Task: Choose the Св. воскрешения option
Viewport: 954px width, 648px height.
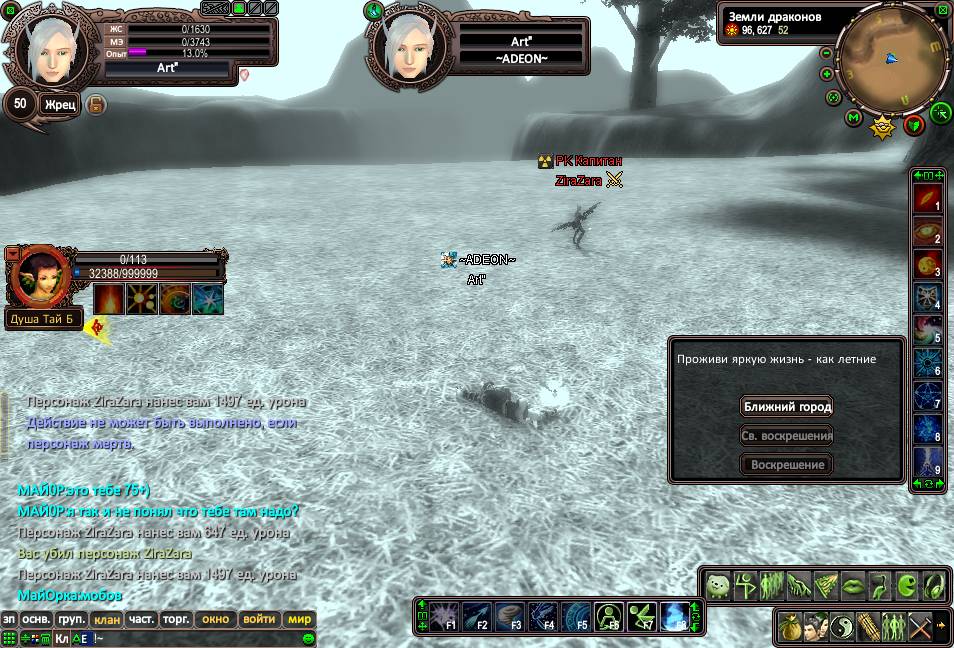Action: click(x=787, y=436)
